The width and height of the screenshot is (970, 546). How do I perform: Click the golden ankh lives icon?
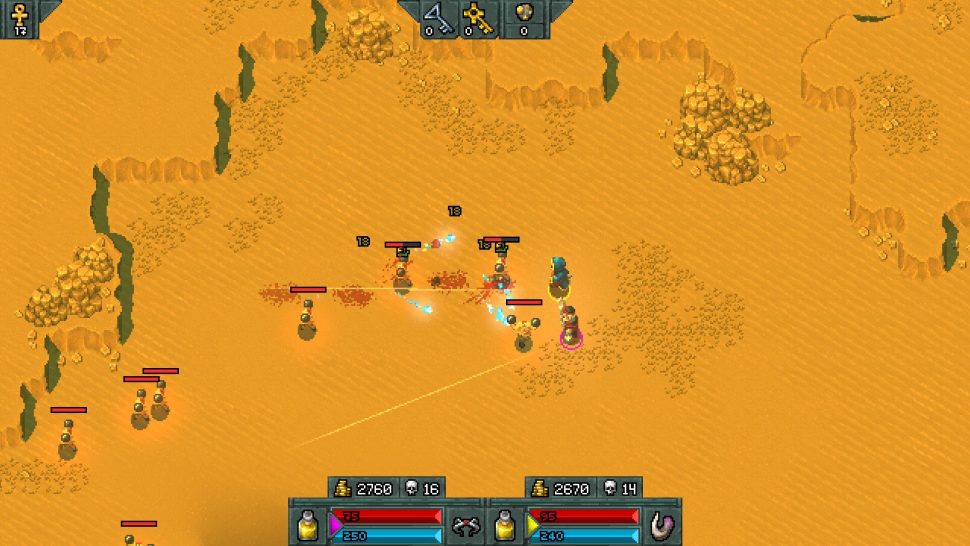coord(19,14)
